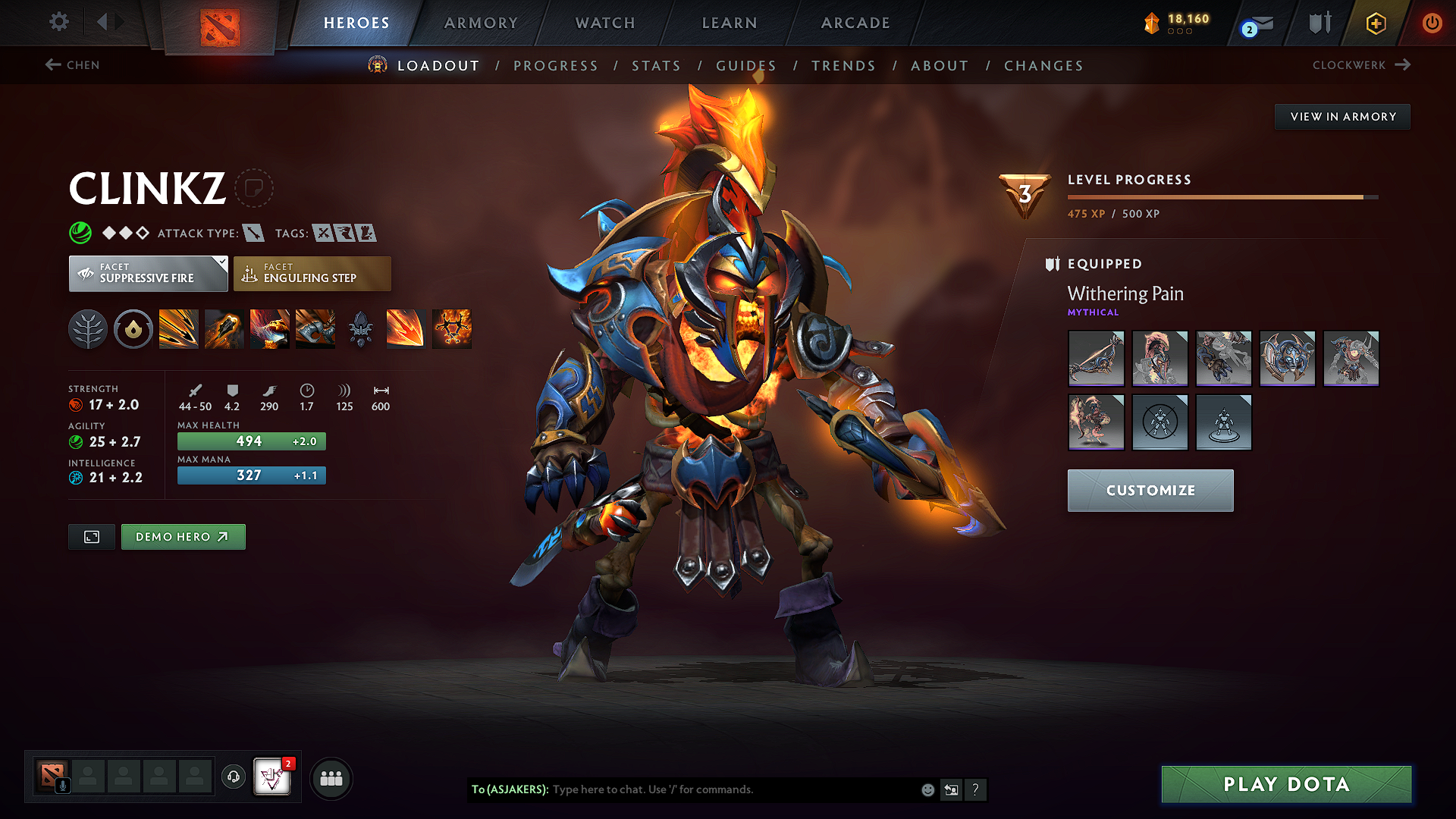Viewport: 1456px width, 819px height.
Task: Show the hero Stats section
Action: coord(656,66)
